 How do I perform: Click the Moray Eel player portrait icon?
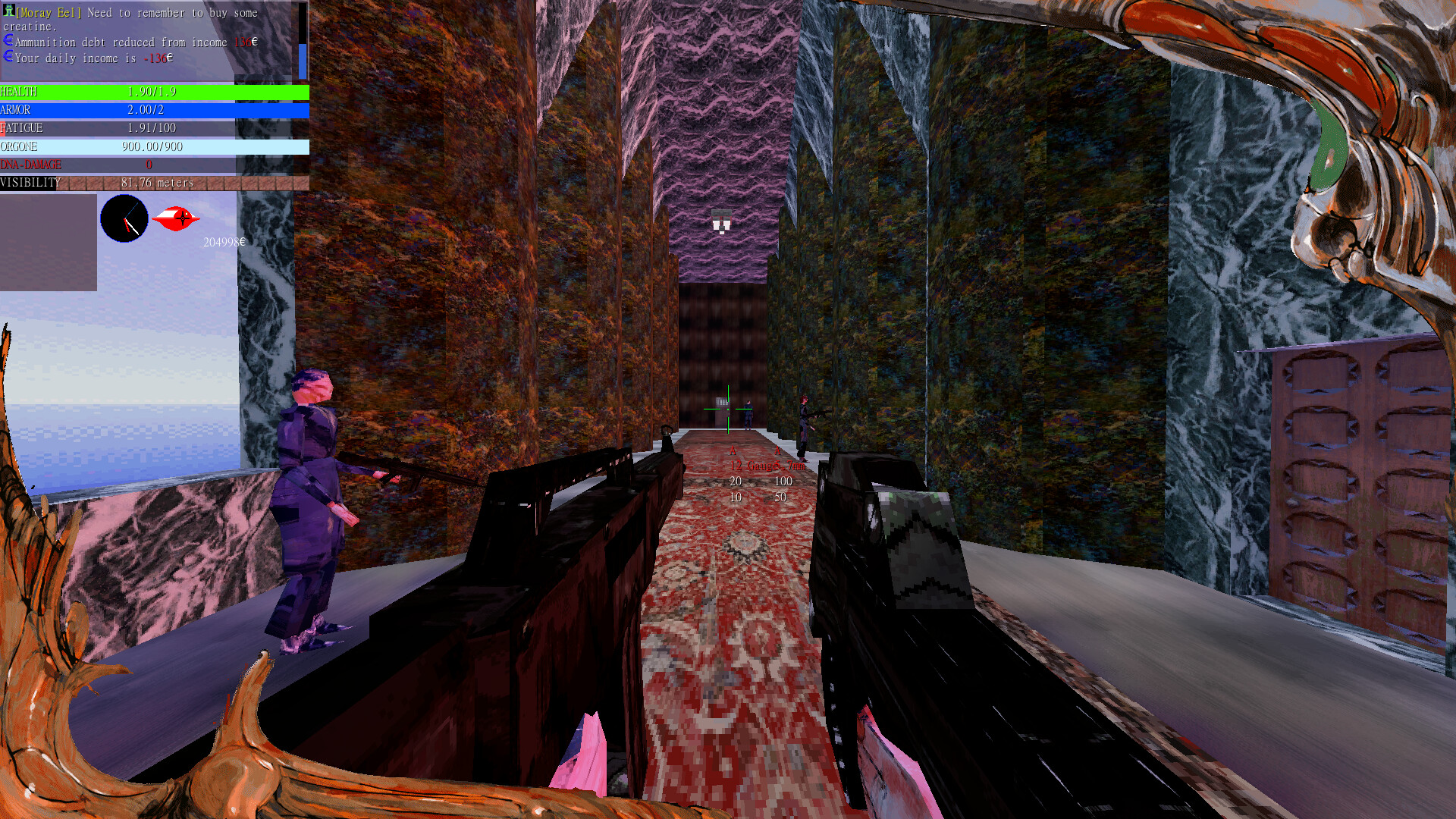click(x=8, y=12)
